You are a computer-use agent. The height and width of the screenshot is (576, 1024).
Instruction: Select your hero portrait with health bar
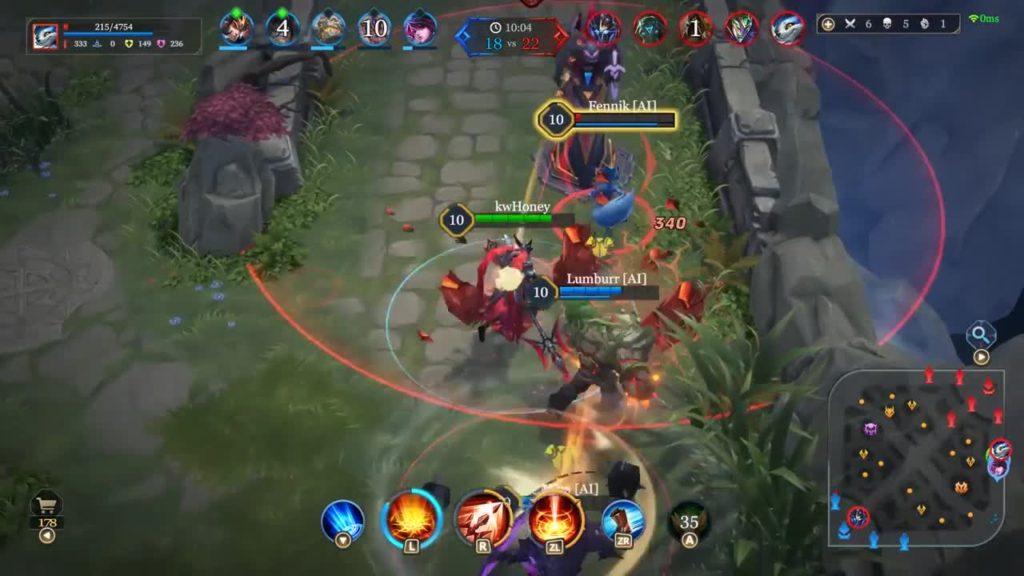(45, 36)
